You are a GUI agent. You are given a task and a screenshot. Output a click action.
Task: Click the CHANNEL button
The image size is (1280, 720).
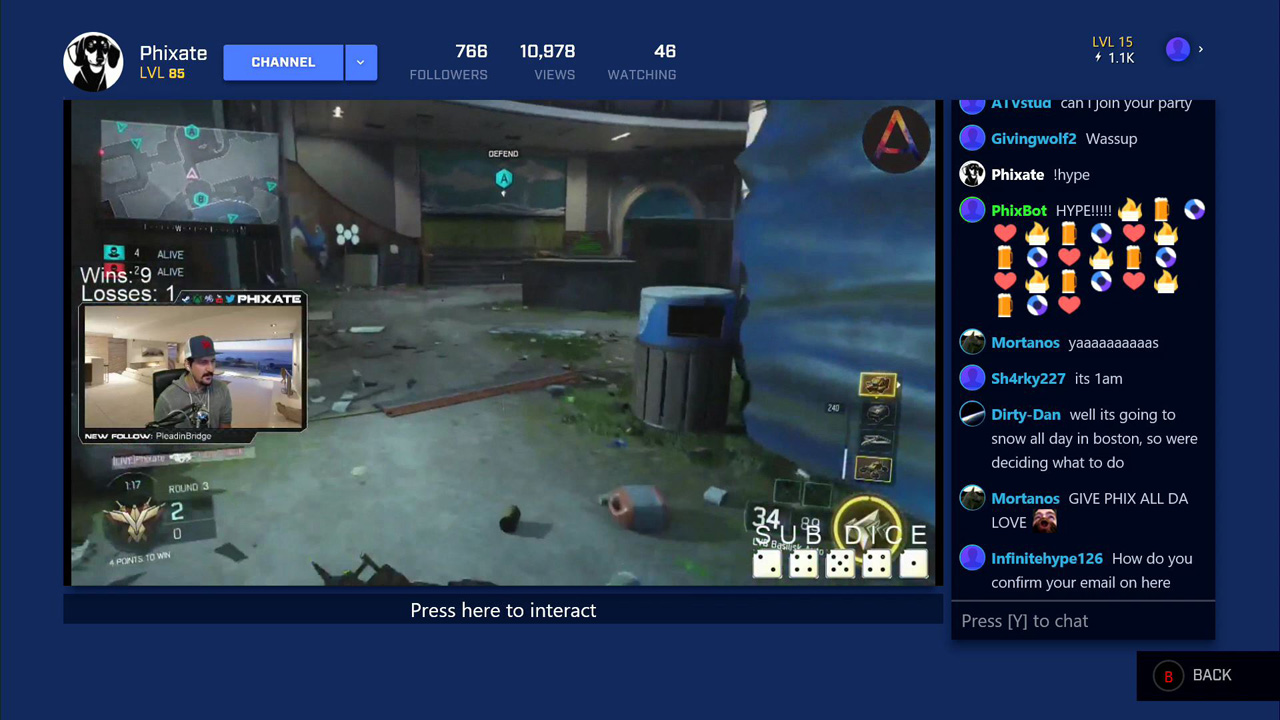point(283,61)
